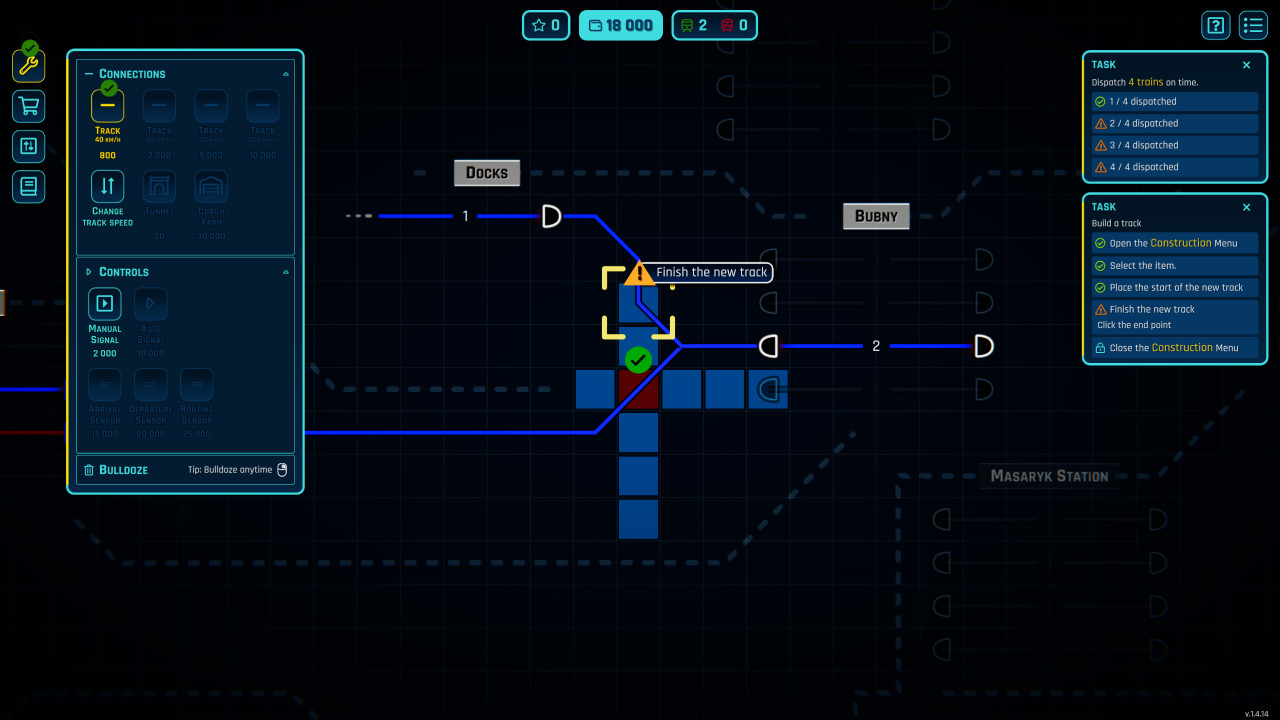The image size is (1280, 720).
Task: Select the Manual Signal tool
Action: click(x=104, y=302)
